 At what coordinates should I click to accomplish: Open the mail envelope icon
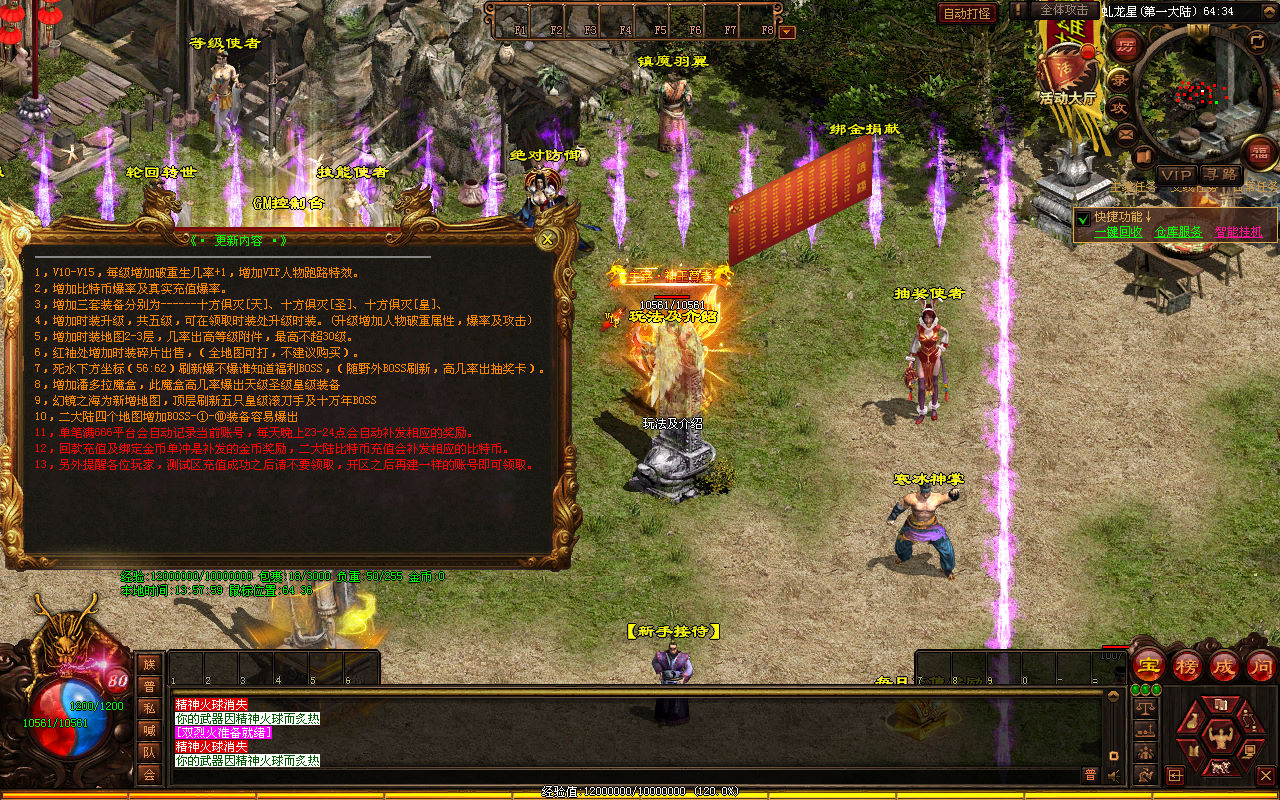pos(1126,133)
